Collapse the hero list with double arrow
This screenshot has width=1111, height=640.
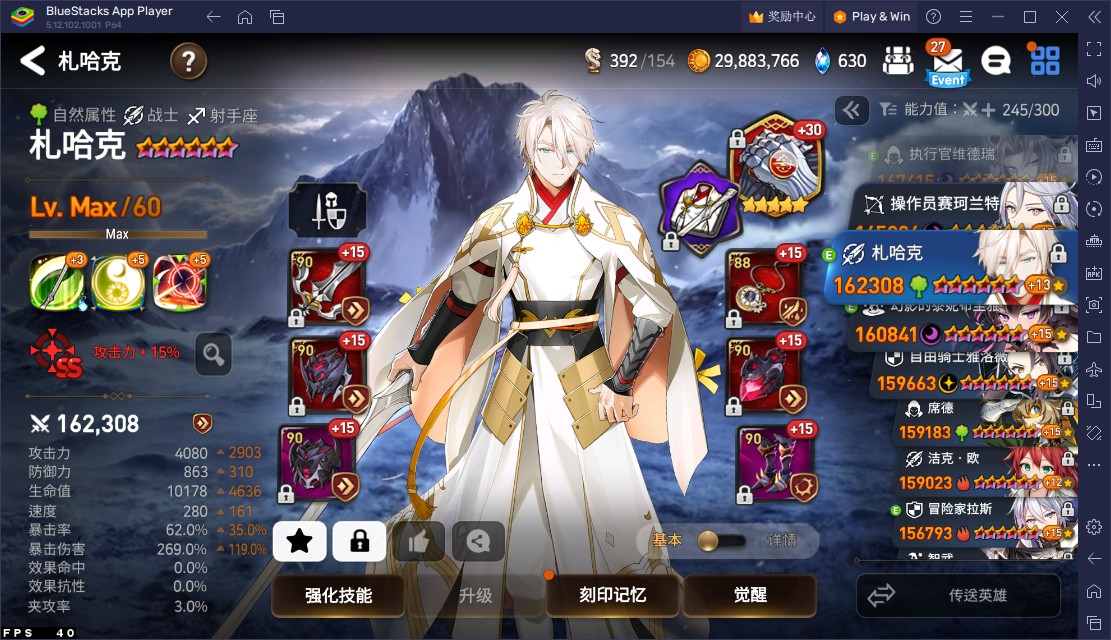852,110
